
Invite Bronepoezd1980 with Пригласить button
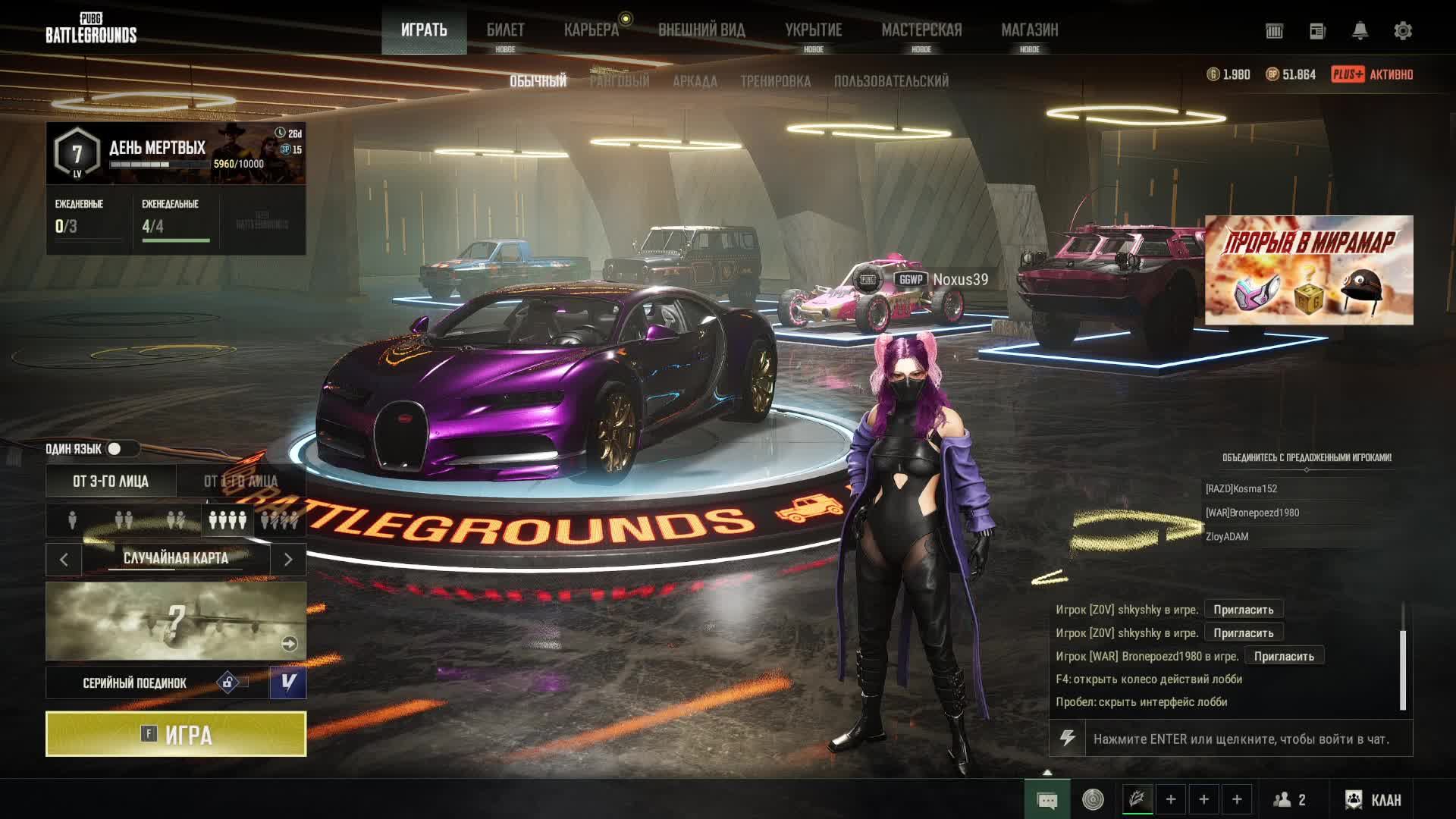[x=1284, y=656]
